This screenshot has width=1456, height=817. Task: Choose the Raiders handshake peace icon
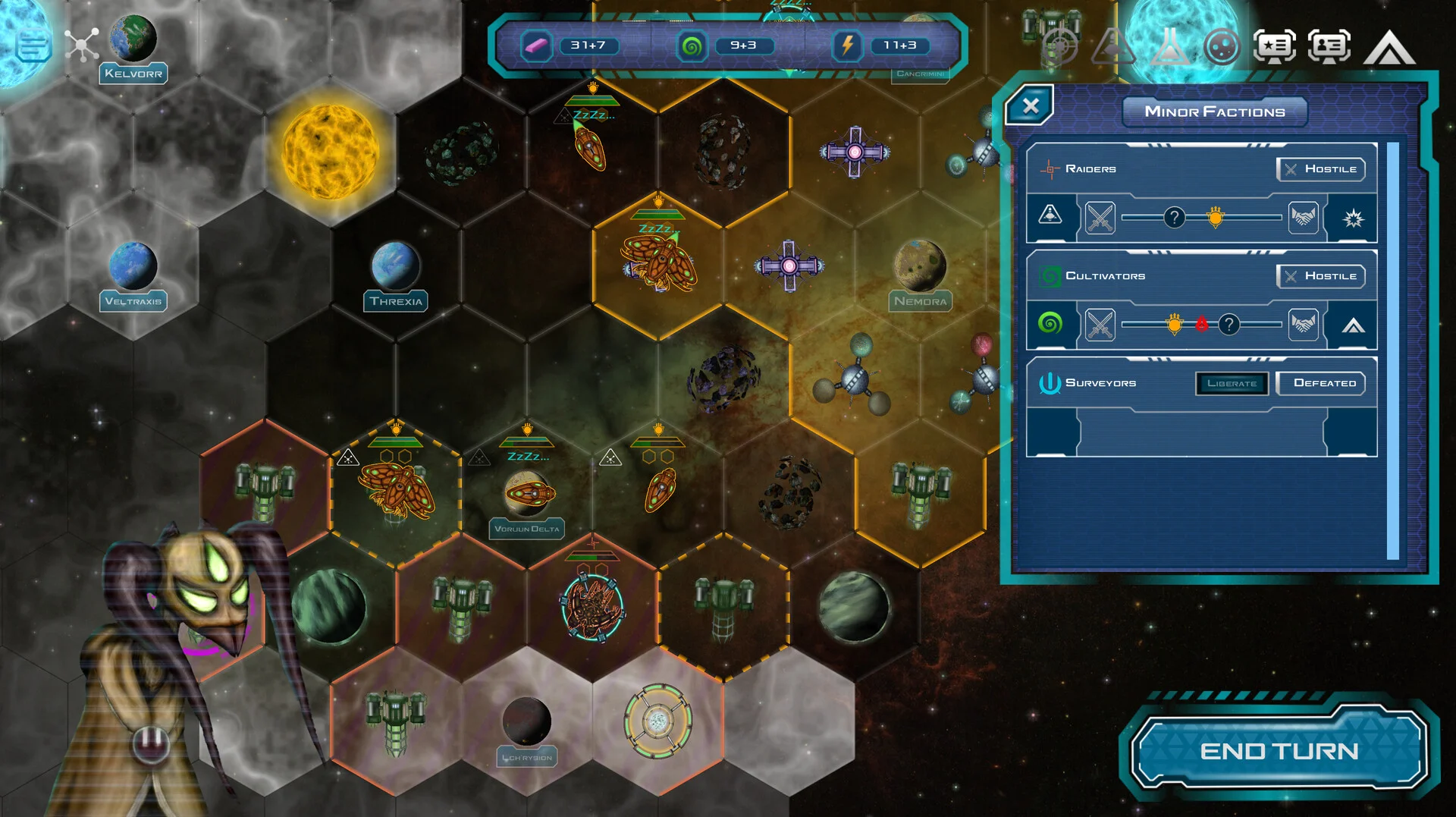1303,218
